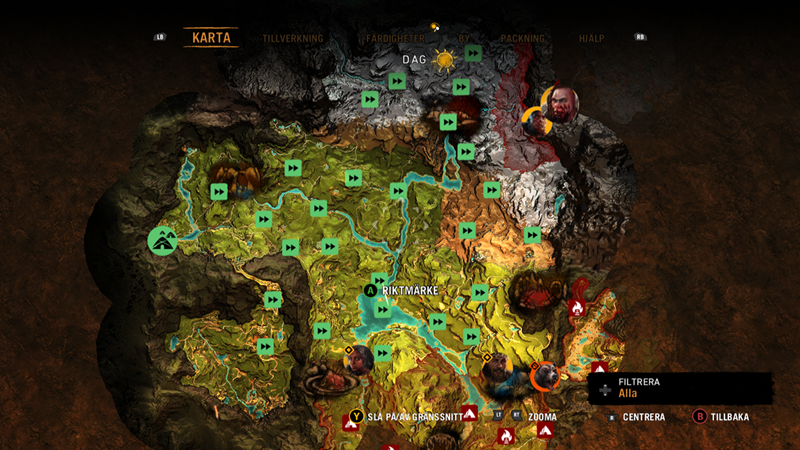Select the fast travel marker beside the Dag sun
Viewport: 800px width, 450px height.
click(x=473, y=53)
